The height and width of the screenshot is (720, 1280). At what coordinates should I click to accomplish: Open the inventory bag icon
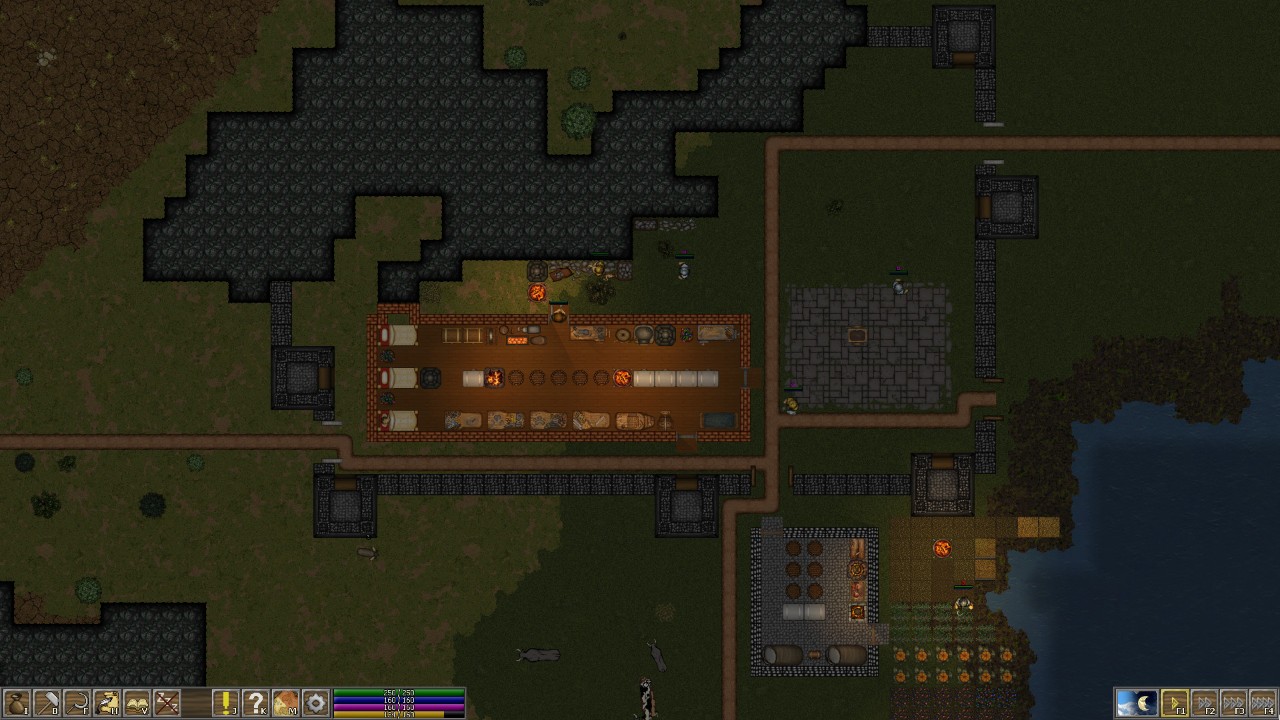16,703
